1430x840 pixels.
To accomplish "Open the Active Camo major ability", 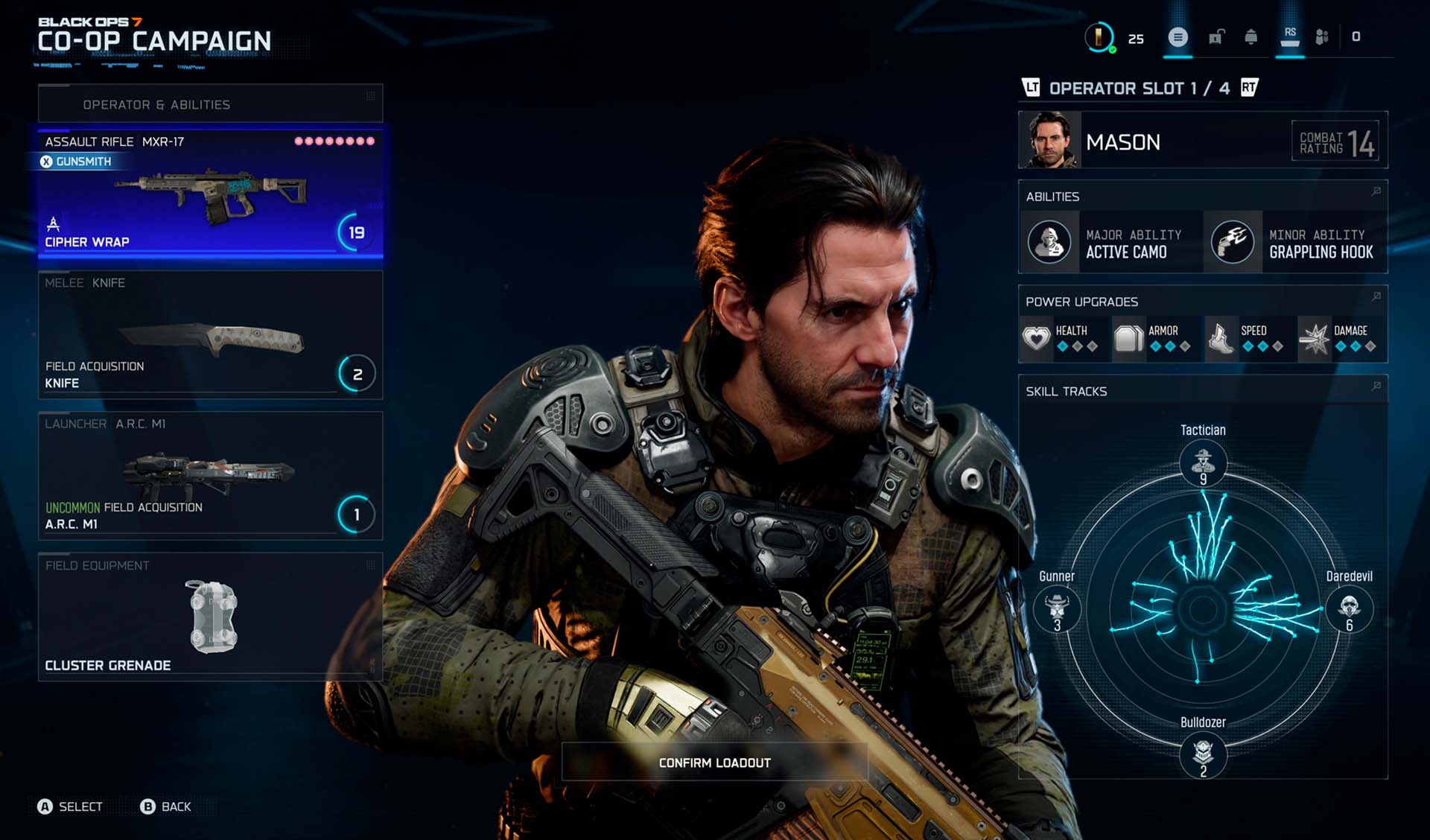I will [x=1110, y=243].
